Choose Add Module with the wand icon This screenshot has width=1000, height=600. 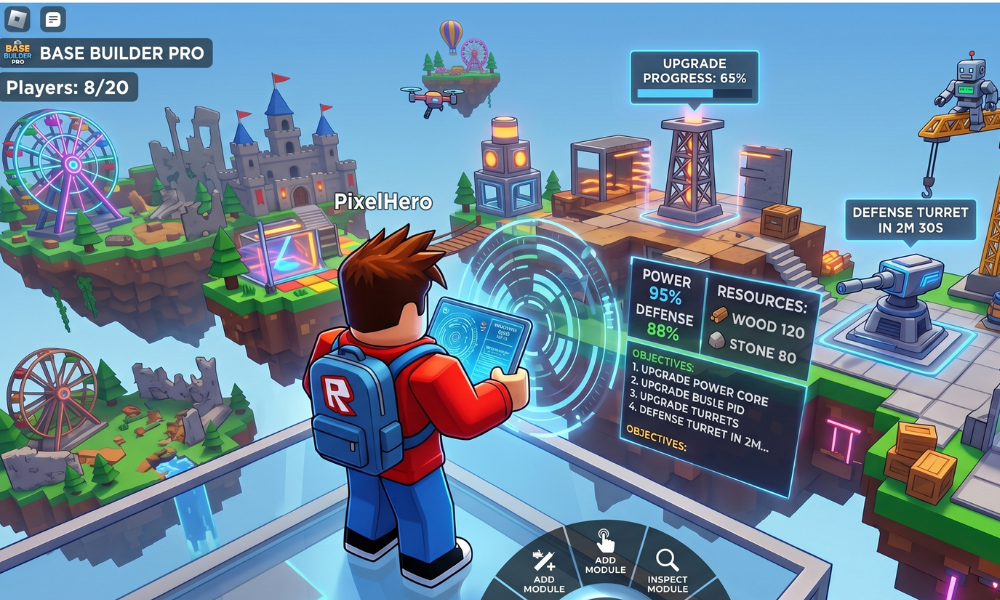click(x=545, y=570)
